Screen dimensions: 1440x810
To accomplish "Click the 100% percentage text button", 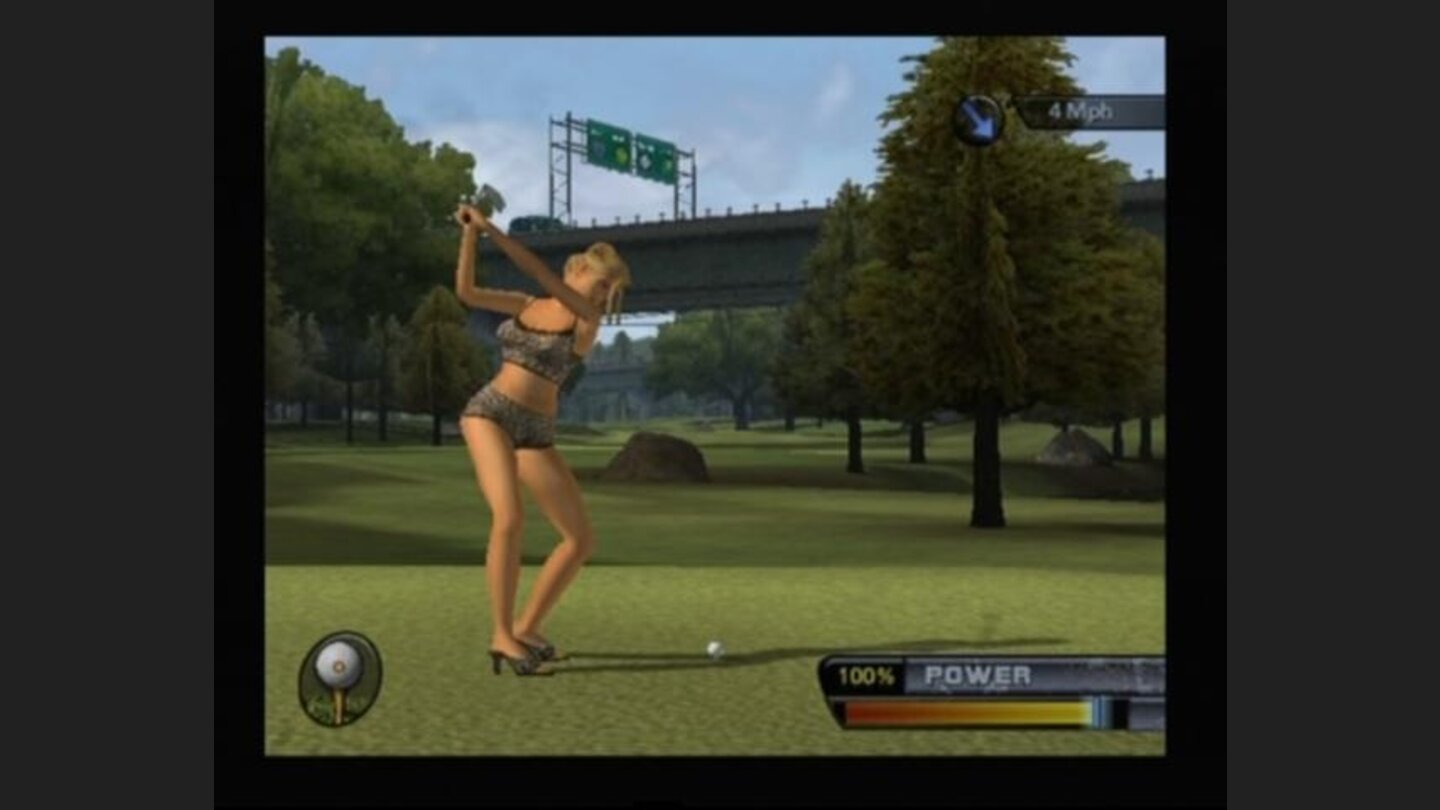I will point(868,674).
